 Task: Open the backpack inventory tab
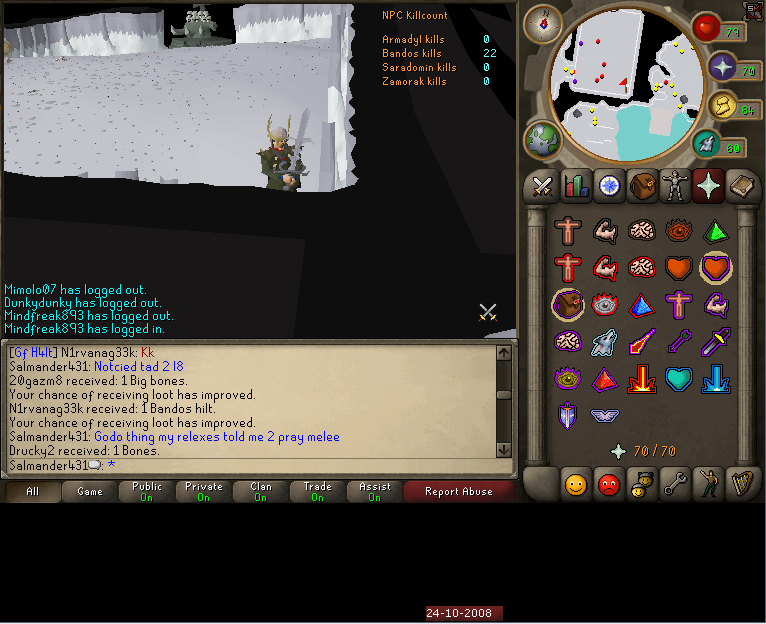point(642,186)
